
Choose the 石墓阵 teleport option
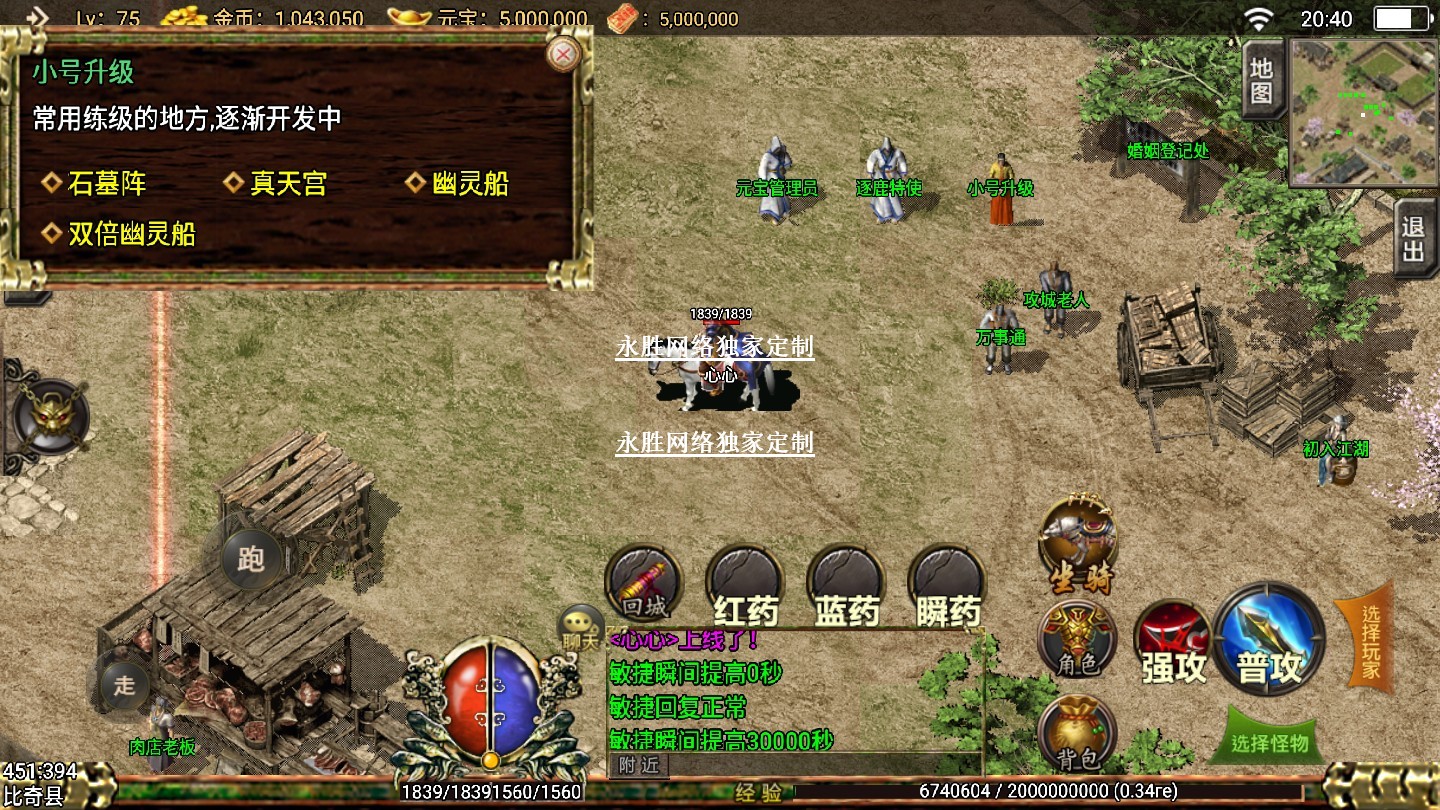(106, 184)
